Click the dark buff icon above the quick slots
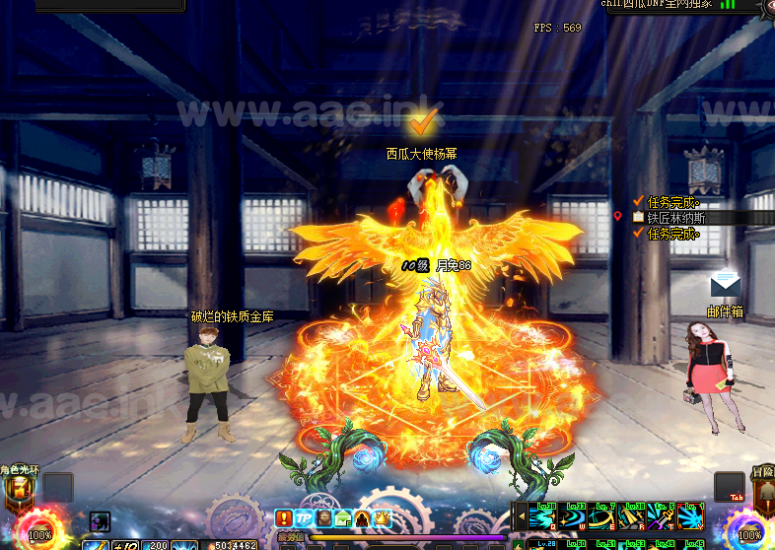The image size is (775, 550). click(99, 520)
